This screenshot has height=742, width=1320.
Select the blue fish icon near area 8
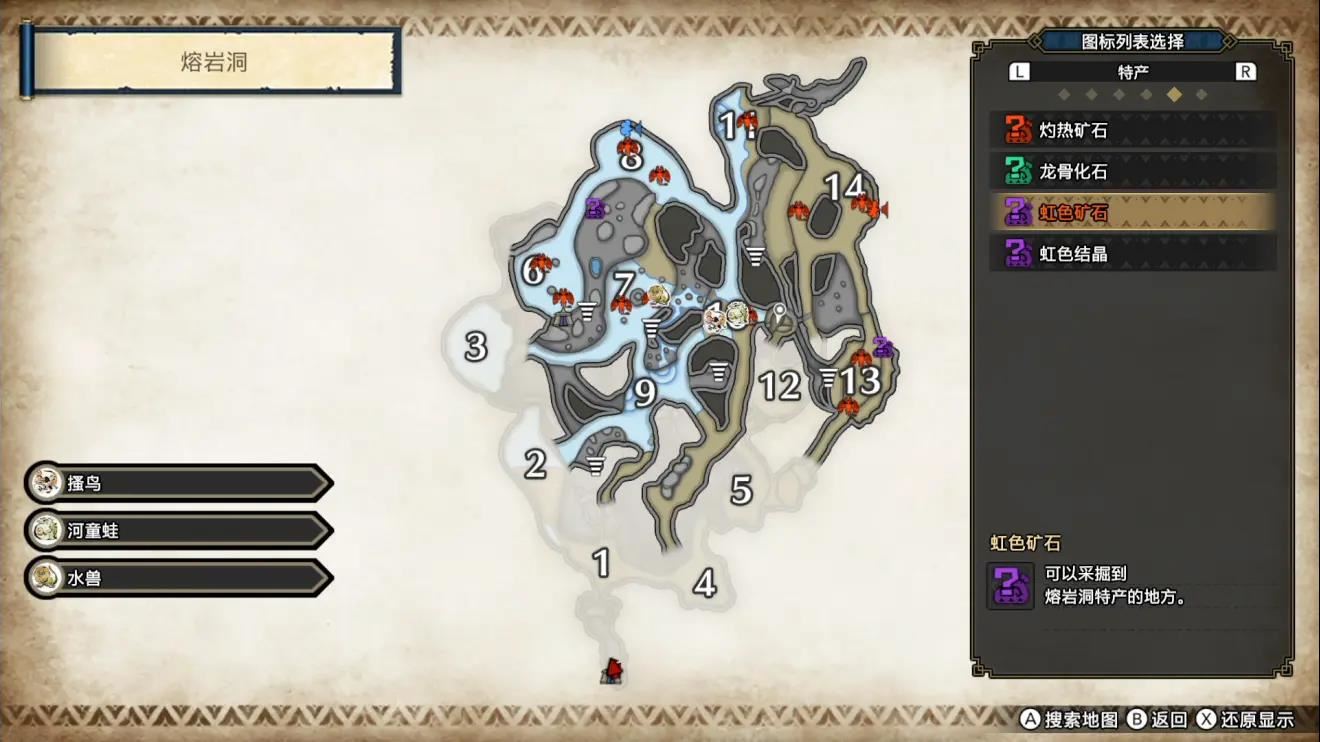coord(630,128)
